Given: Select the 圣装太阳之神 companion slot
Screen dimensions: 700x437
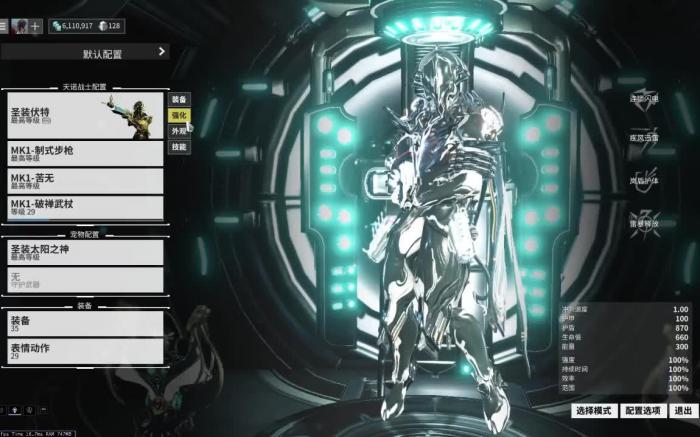Looking at the screenshot, I should pos(84,252).
